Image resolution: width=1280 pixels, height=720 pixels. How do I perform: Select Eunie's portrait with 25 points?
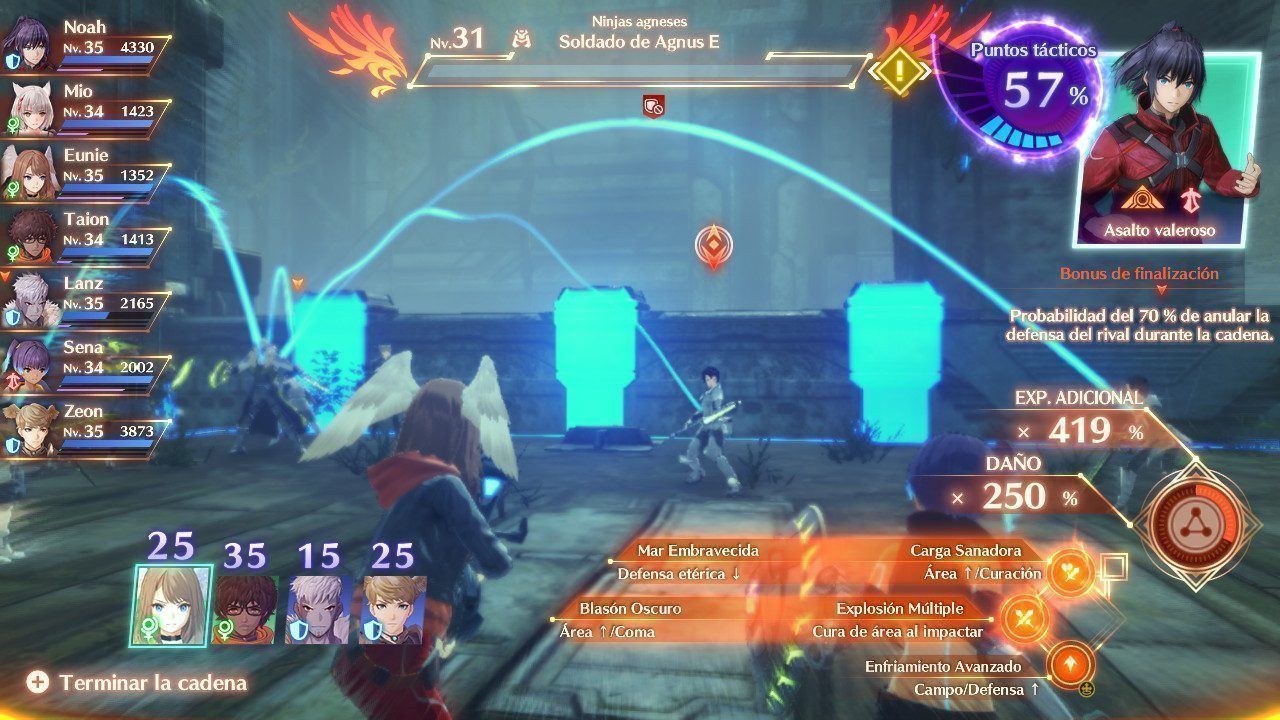coord(172,604)
